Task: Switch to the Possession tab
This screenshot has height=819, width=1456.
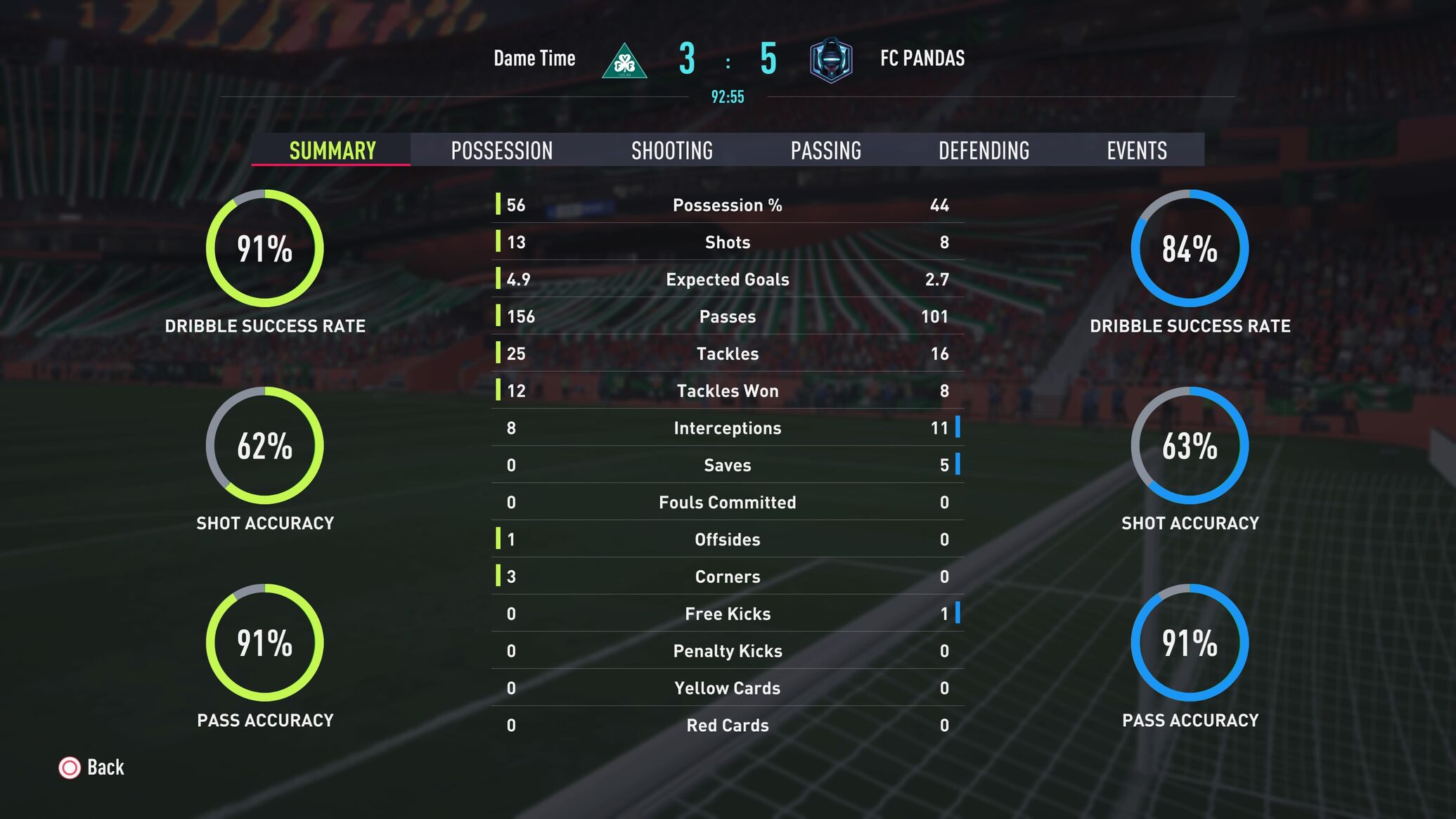Action: coord(501,150)
